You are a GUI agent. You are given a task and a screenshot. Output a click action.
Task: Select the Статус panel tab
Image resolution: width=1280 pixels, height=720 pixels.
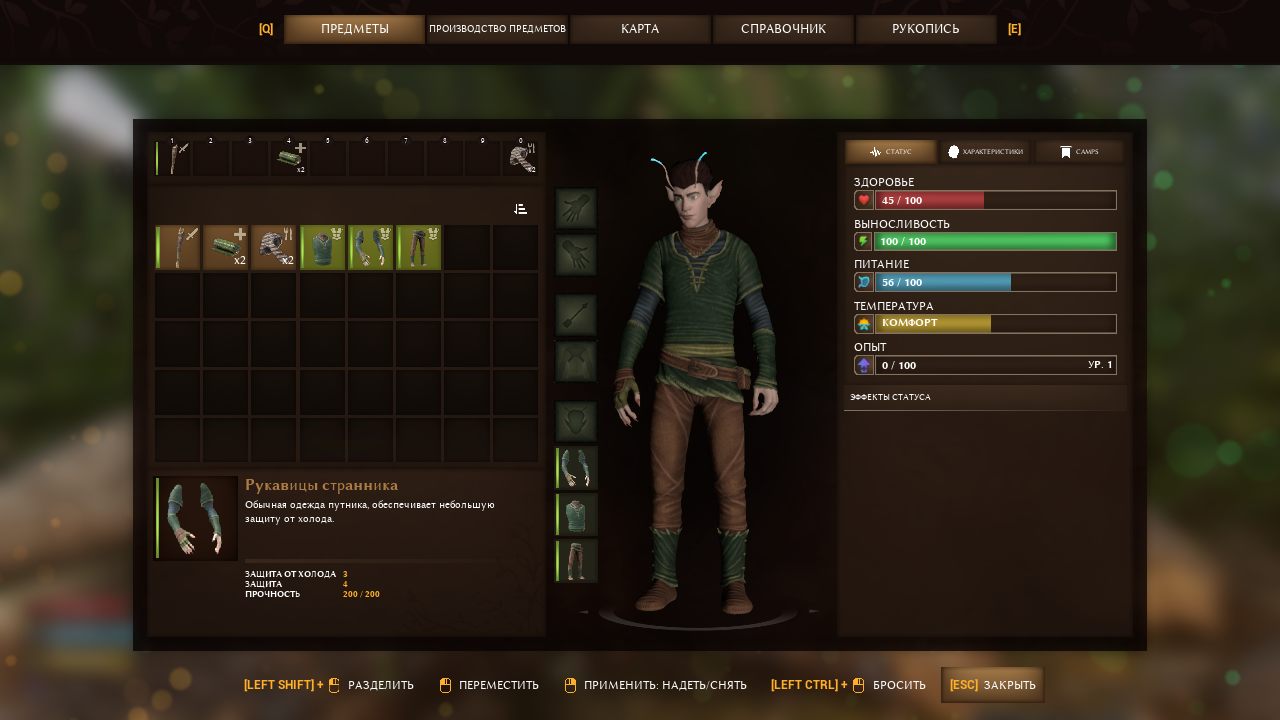(x=891, y=152)
